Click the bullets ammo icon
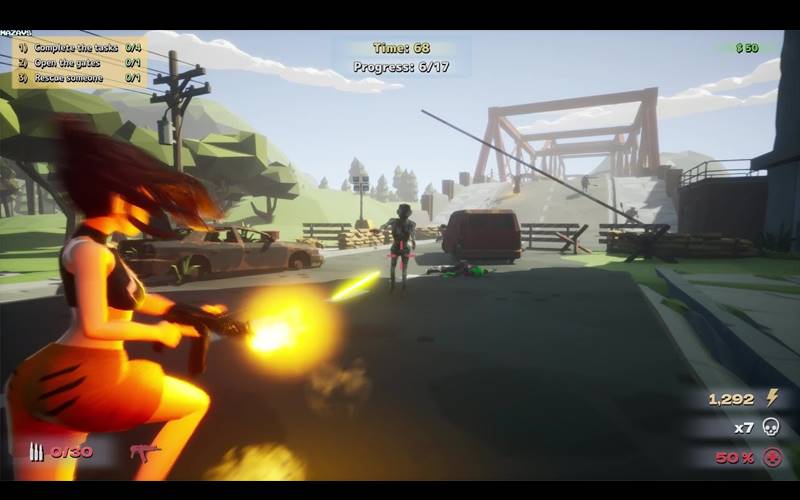The width and height of the screenshot is (800, 500). point(37,452)
